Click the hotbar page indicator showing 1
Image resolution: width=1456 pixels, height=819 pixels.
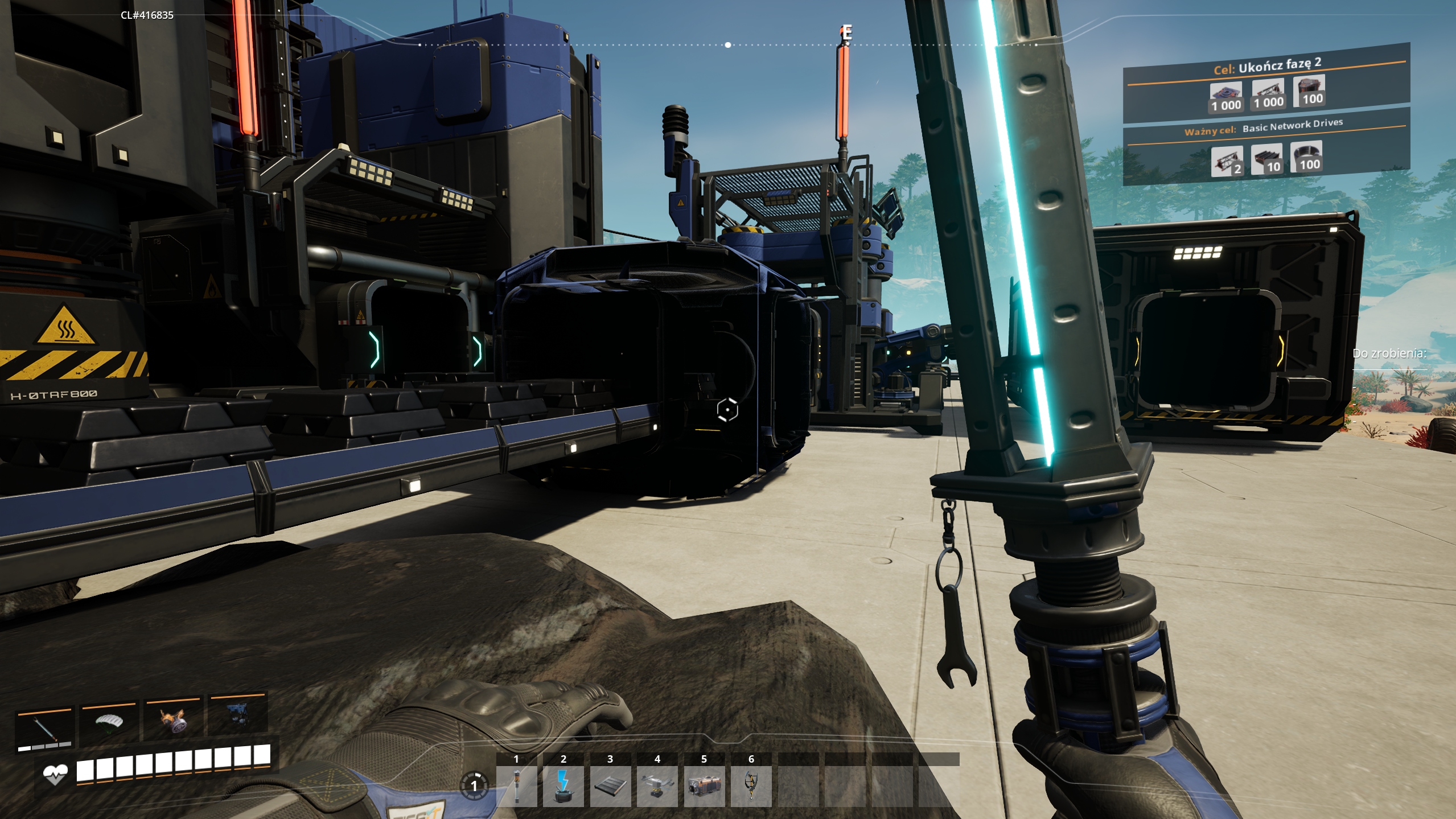point(474,786)
